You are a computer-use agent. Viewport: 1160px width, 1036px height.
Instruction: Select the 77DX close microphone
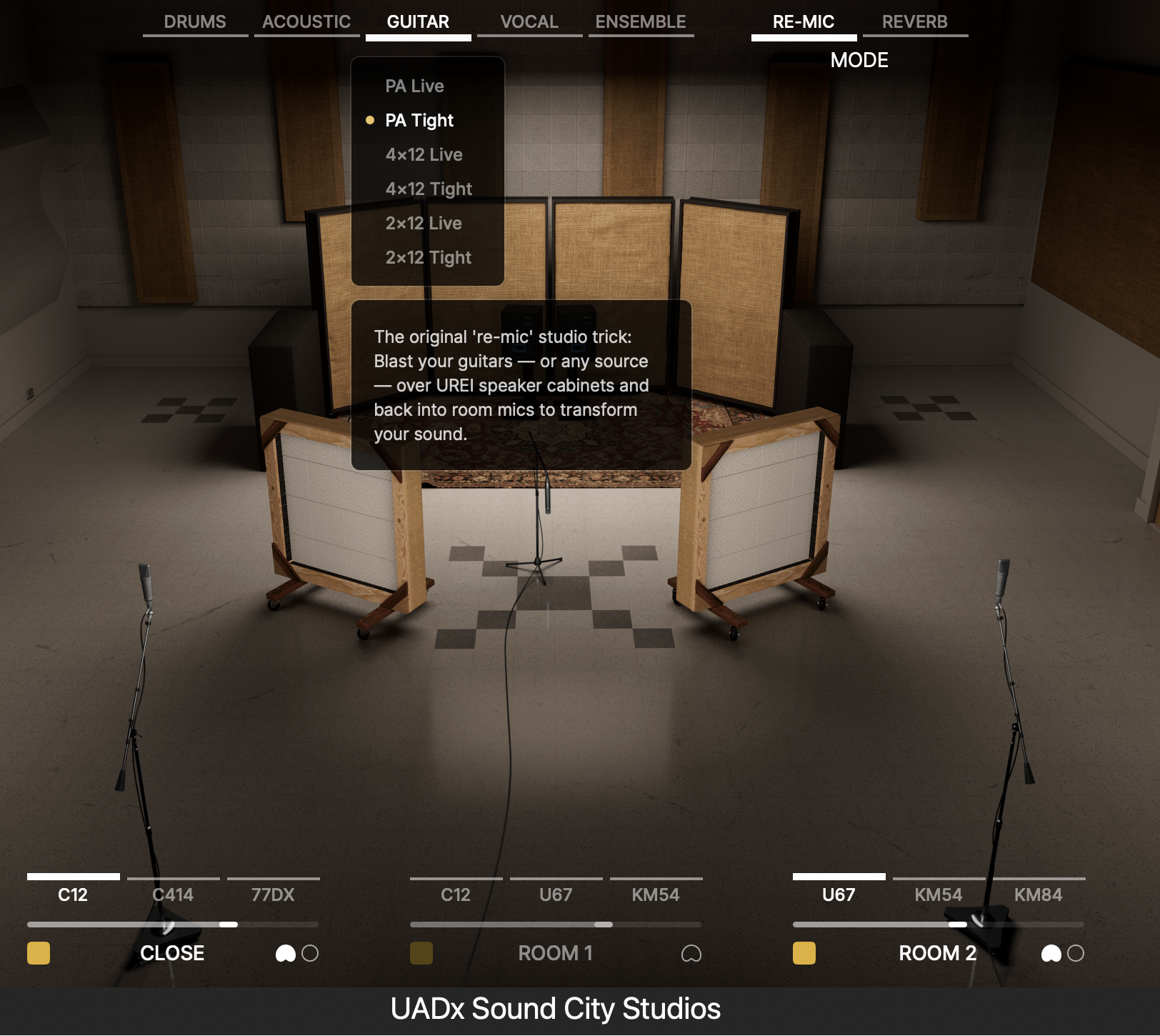(x=274, y=894)
